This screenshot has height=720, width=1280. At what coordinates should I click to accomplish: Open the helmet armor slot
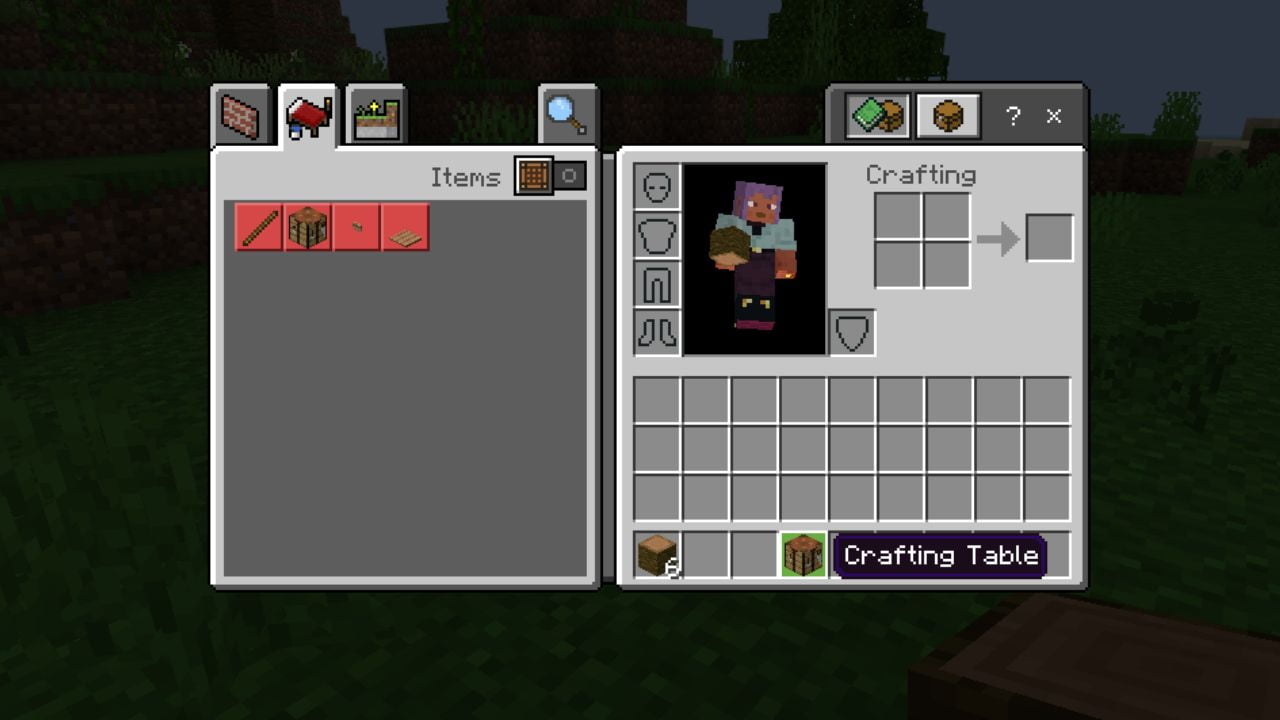(657, 185)
